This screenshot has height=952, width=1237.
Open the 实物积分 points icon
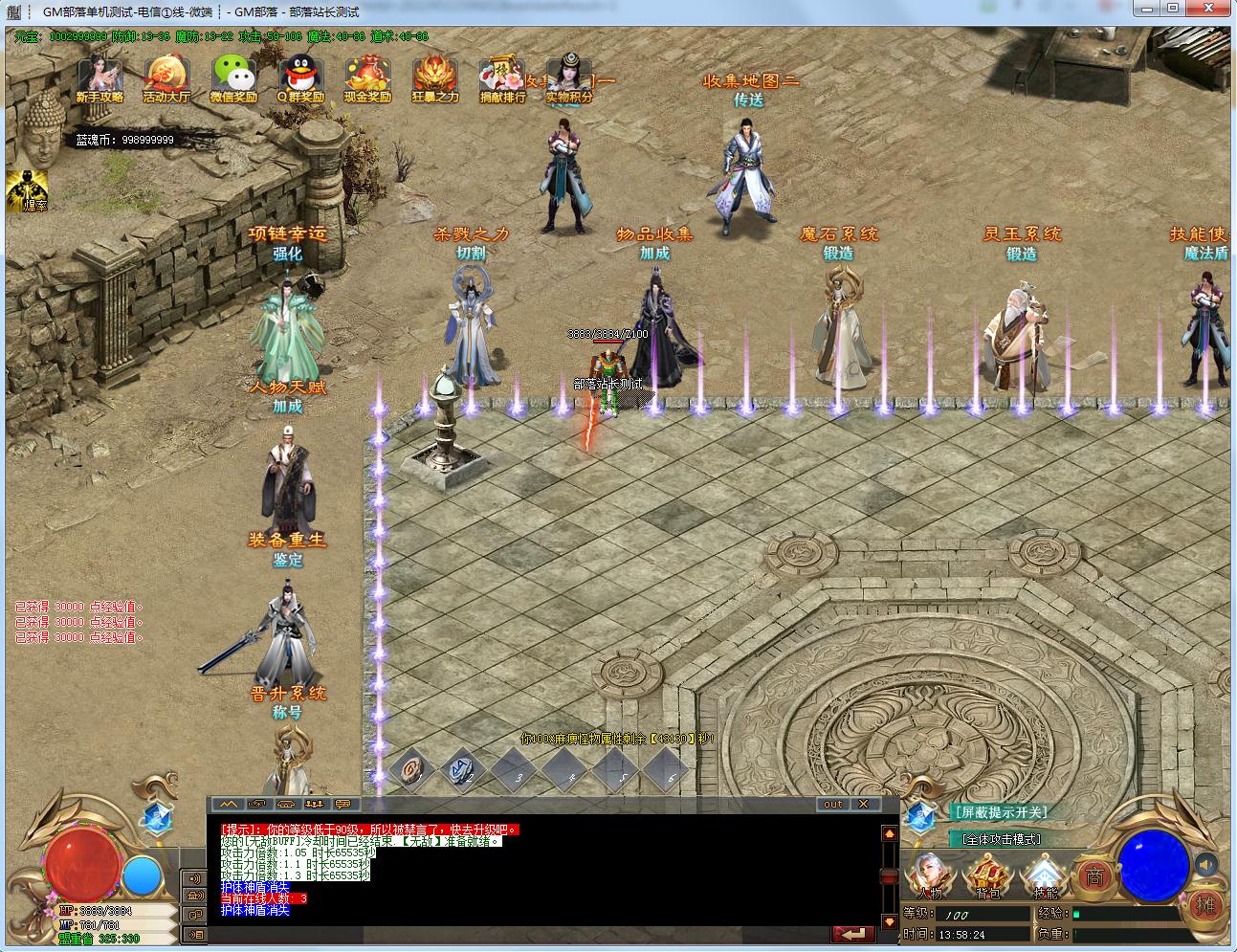point(569,77)
